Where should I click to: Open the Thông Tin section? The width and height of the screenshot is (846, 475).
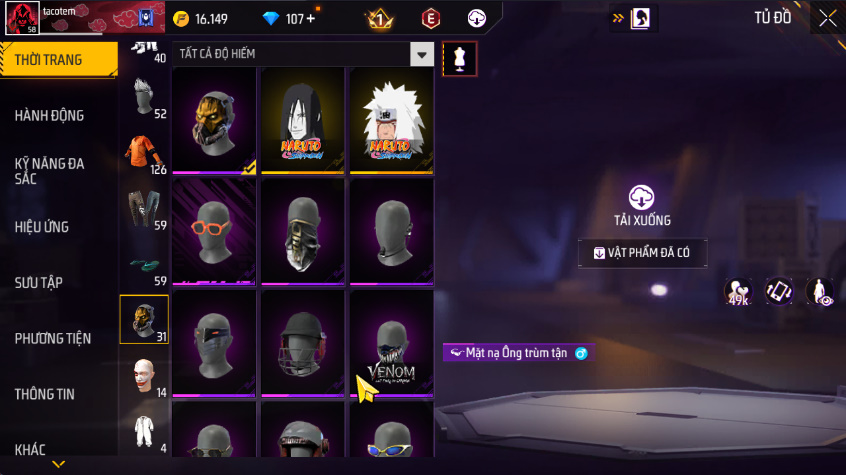click(45, 394)
